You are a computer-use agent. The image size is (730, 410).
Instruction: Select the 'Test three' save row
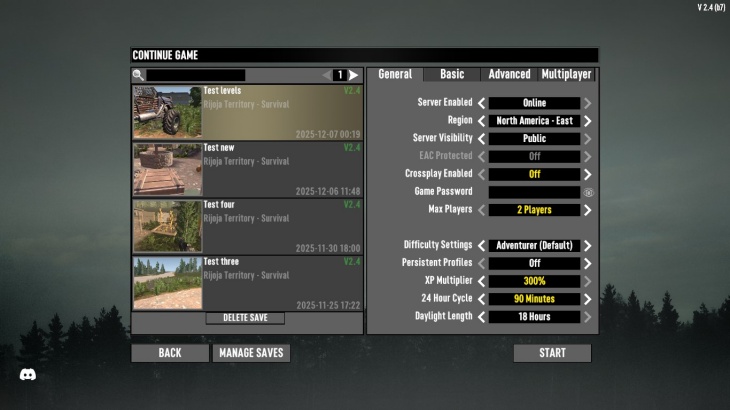[x=247, y=283]
